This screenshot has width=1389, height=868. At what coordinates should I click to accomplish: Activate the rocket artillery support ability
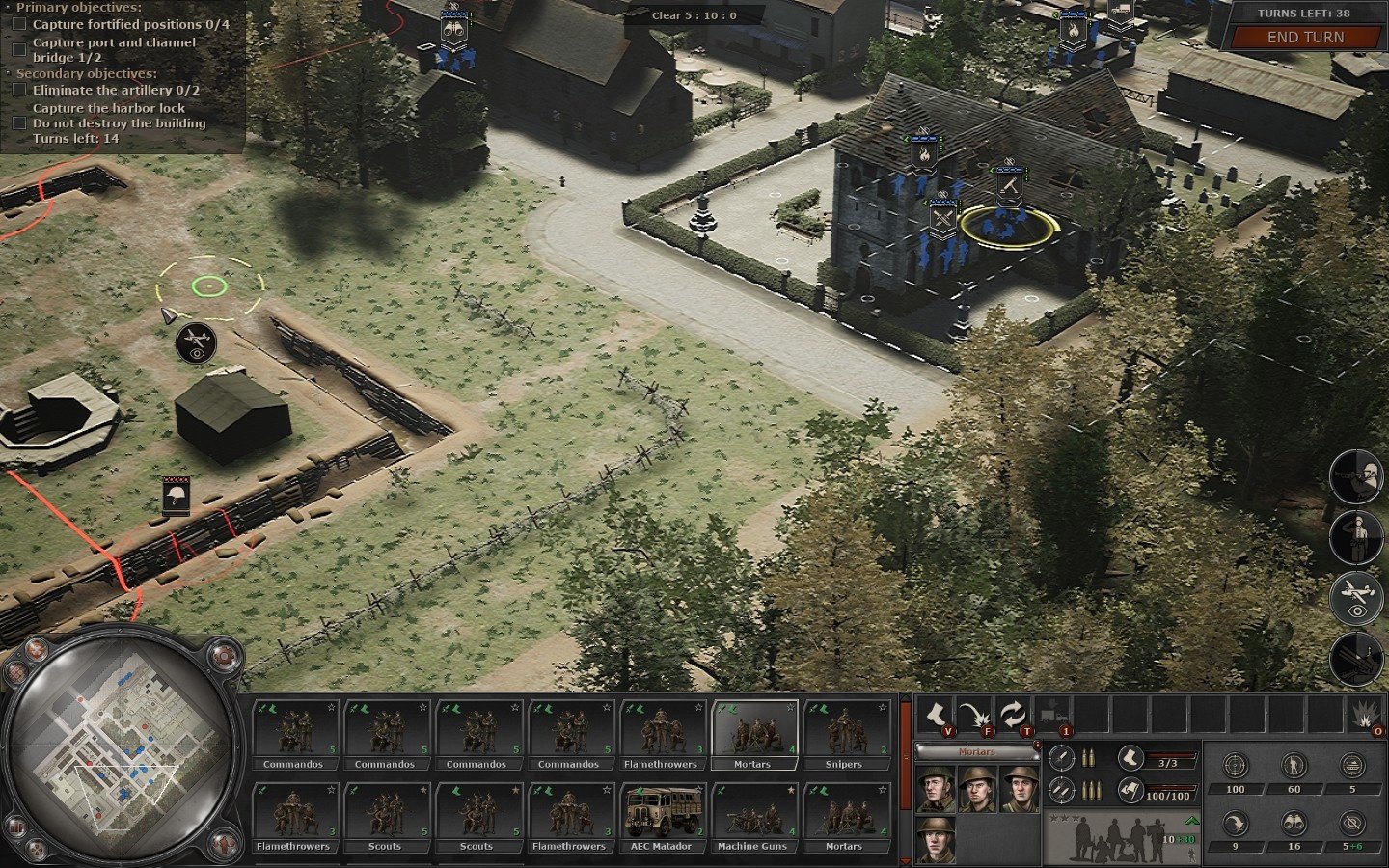tap(1356, 660)
